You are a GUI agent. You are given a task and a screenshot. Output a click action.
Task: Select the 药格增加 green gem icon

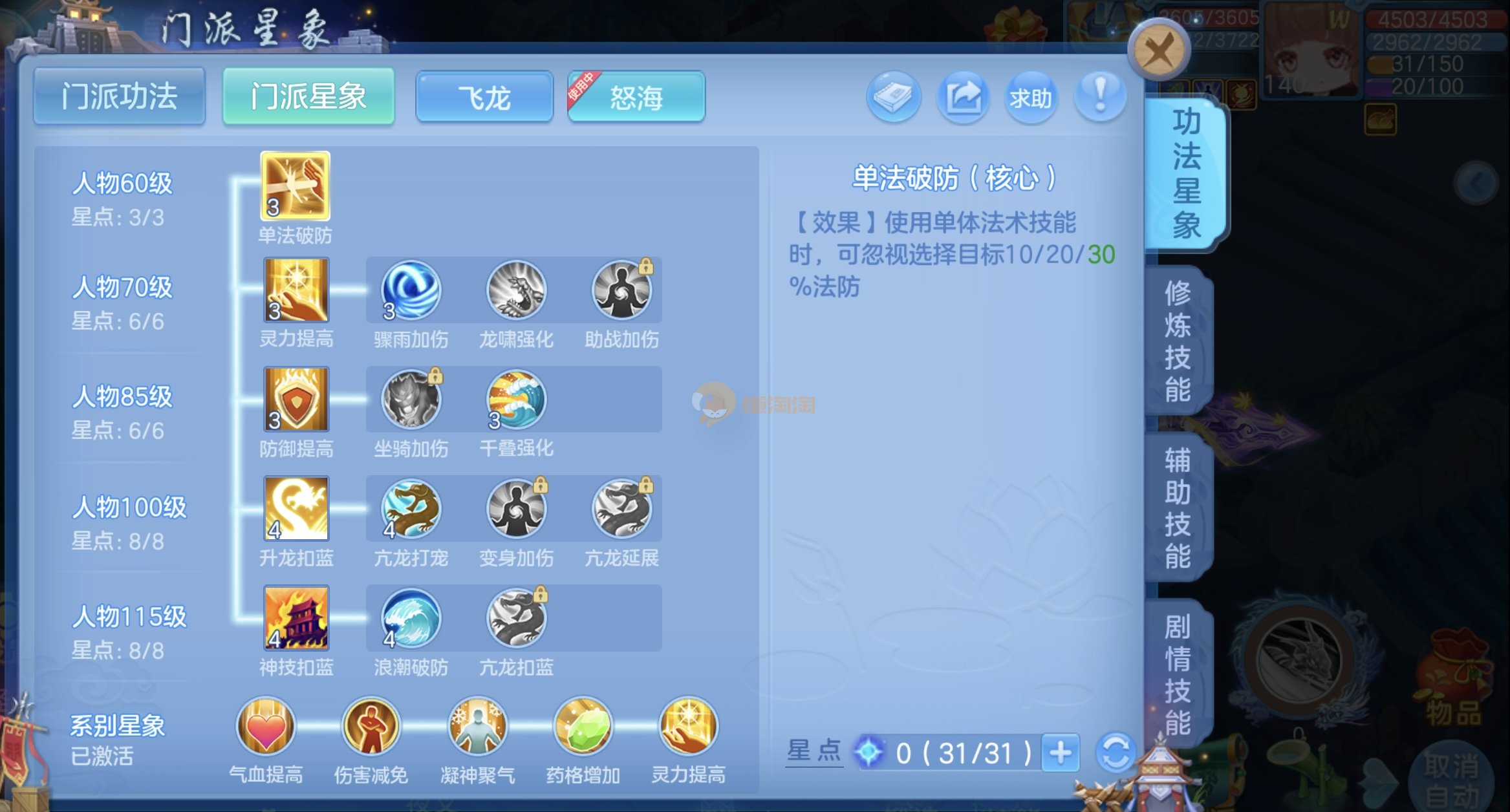click(x=583, y=727)
